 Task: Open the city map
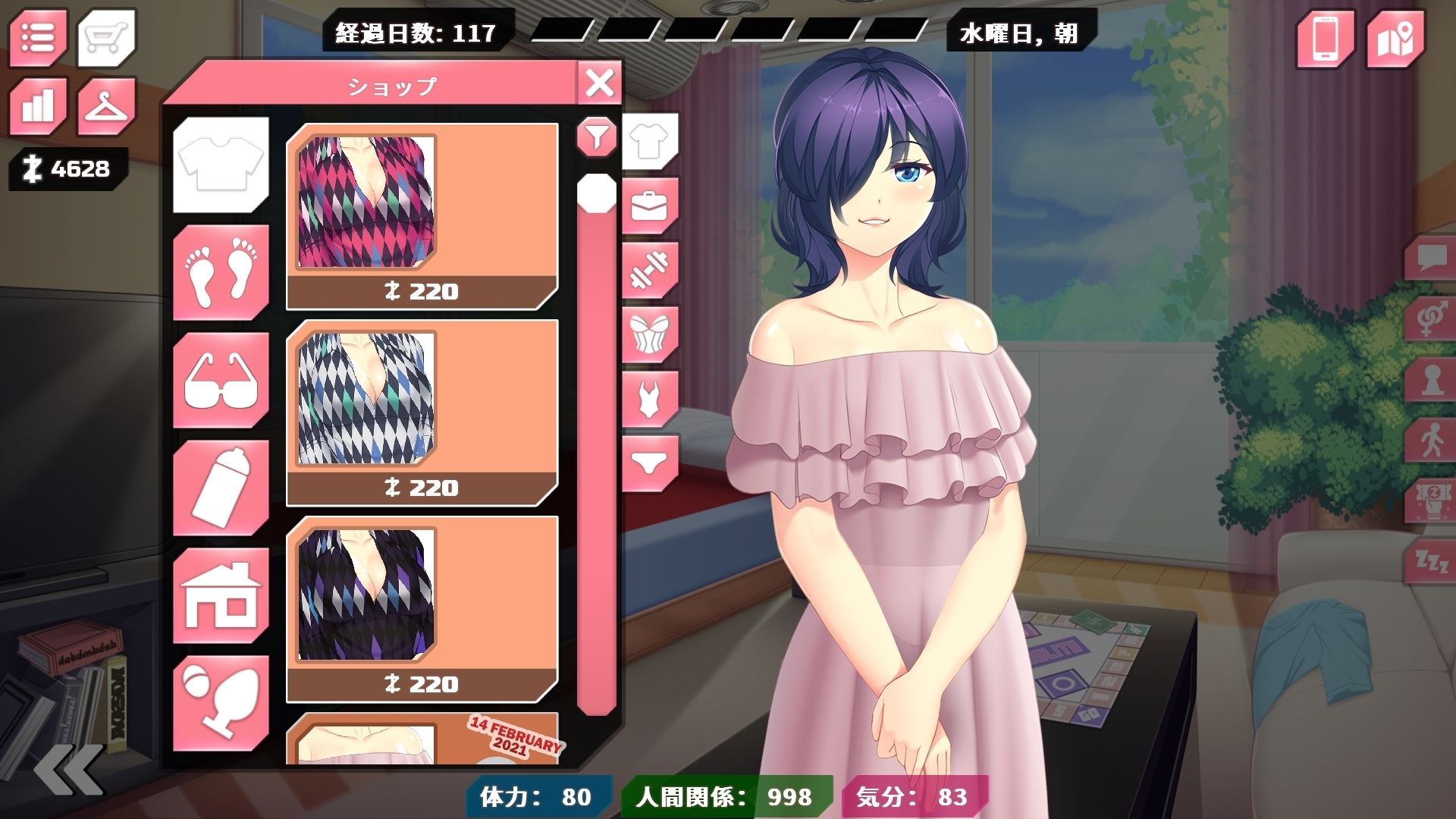click(x=1395, y=38)
